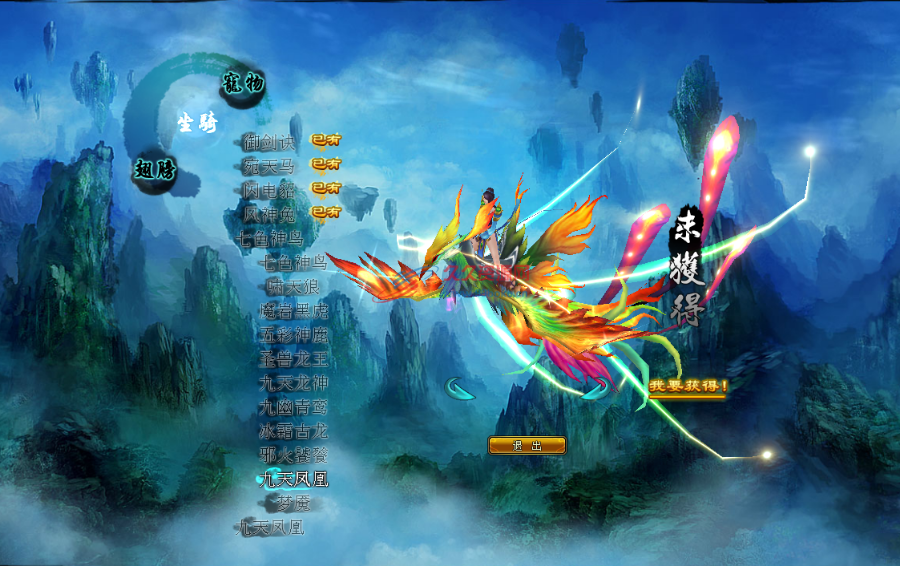Select the 坐骑 (mounts) category
This screenshot has height=566, width=900.
[197, 123]
